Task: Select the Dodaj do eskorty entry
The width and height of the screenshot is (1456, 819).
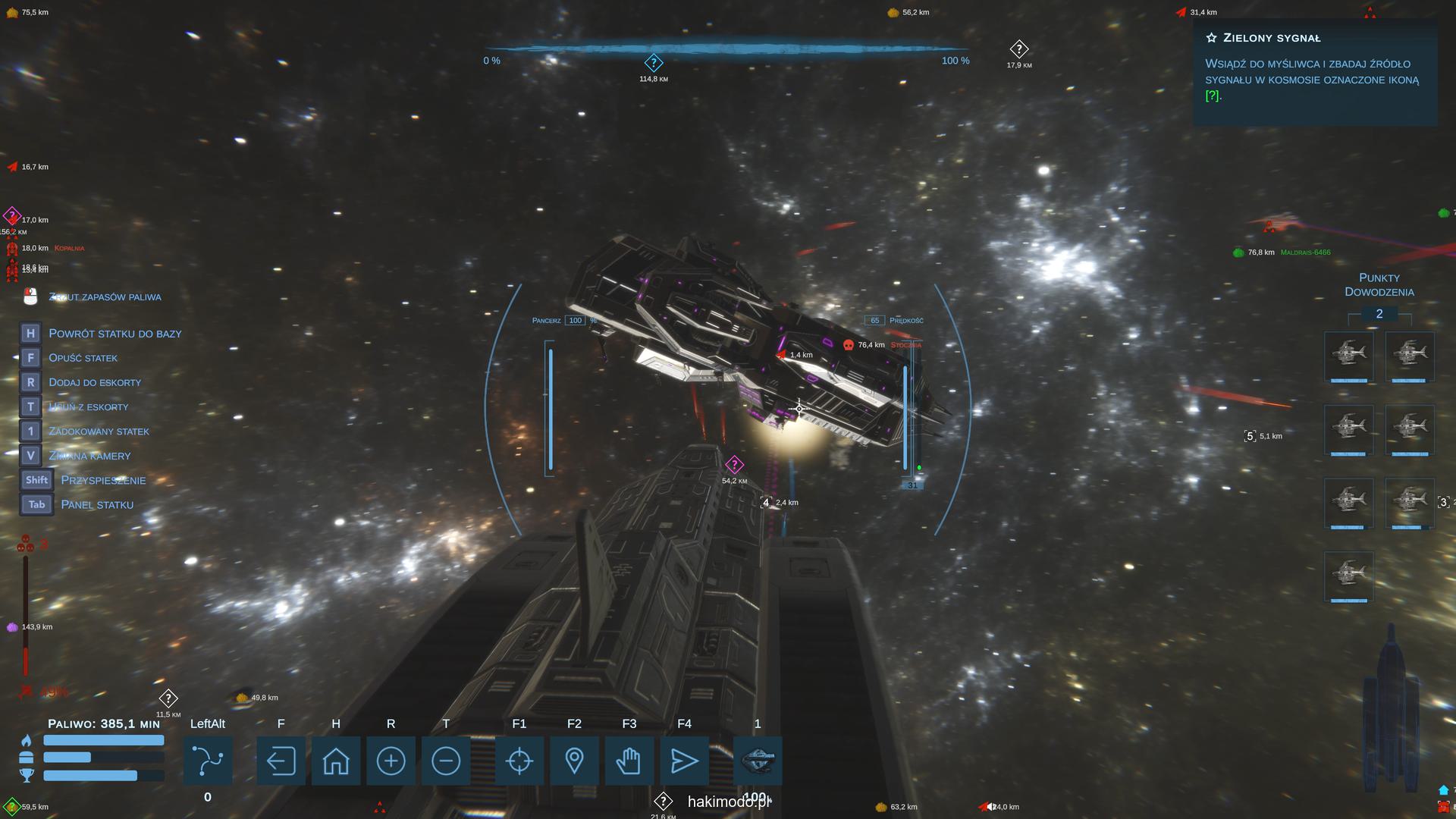Action: click(95, 382)
